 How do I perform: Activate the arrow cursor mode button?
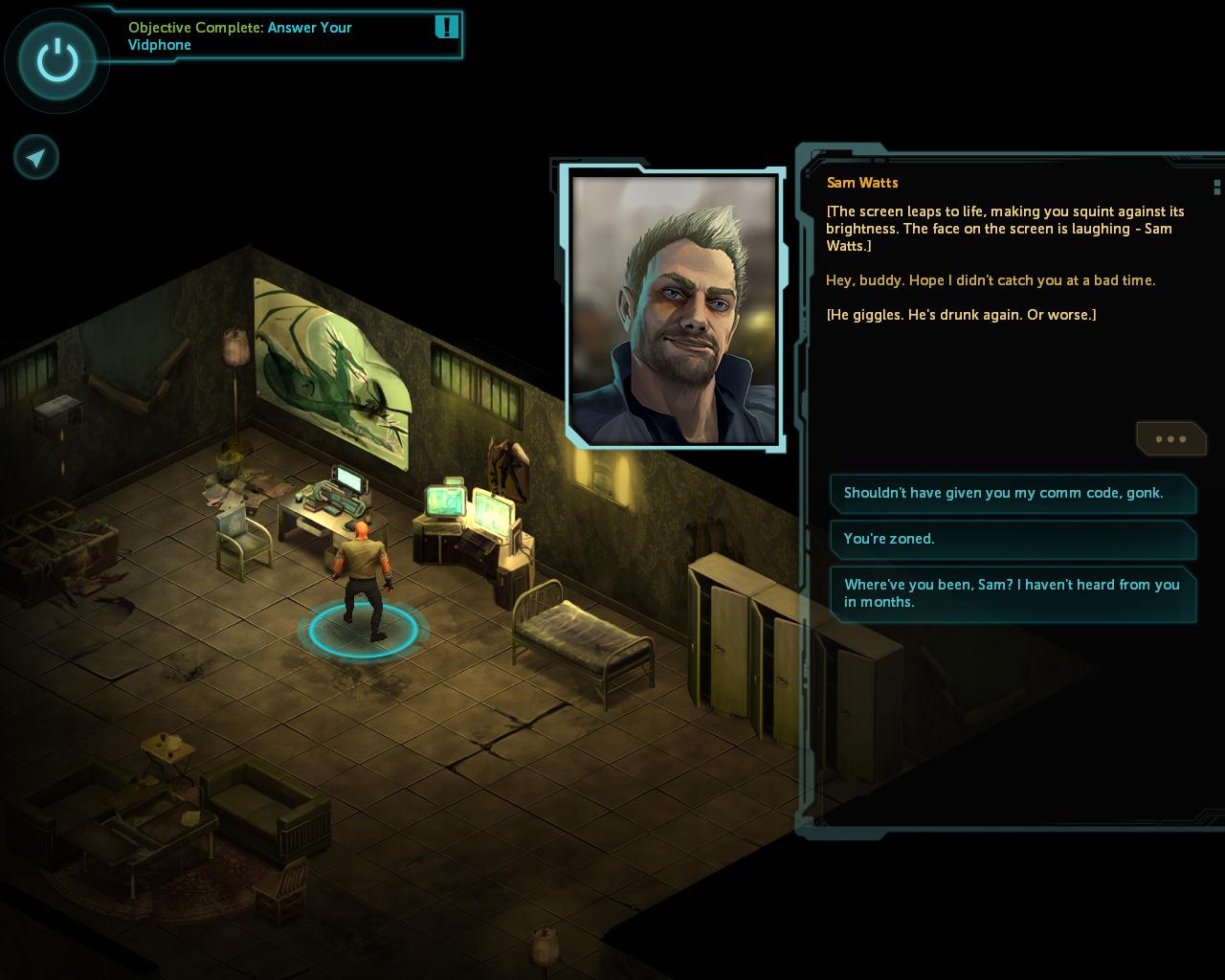coord(36,157)
